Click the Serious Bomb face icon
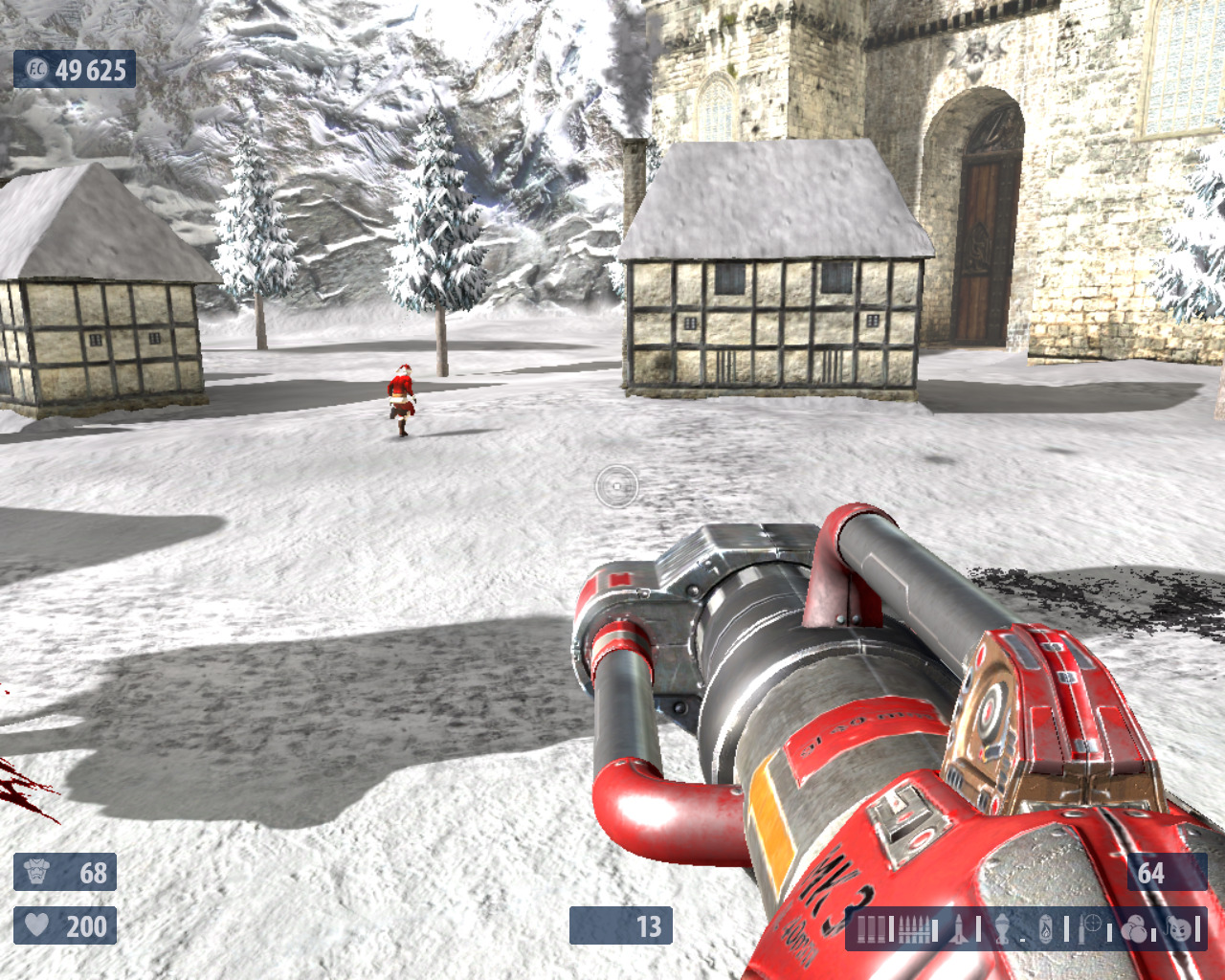The image size is (1225, 980). [x=1180, y=928]
